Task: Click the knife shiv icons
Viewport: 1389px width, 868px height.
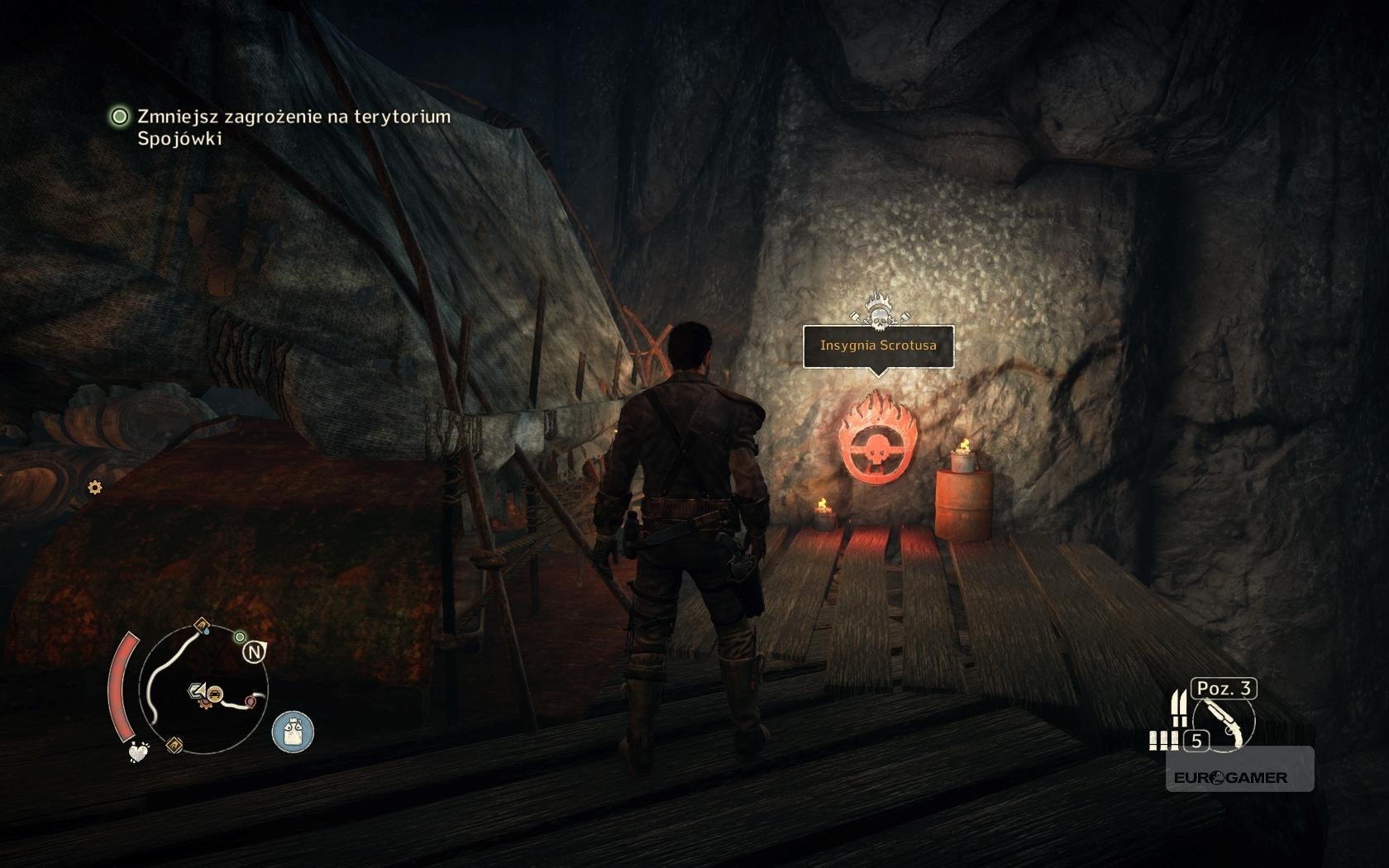Action: (1179, 708)
